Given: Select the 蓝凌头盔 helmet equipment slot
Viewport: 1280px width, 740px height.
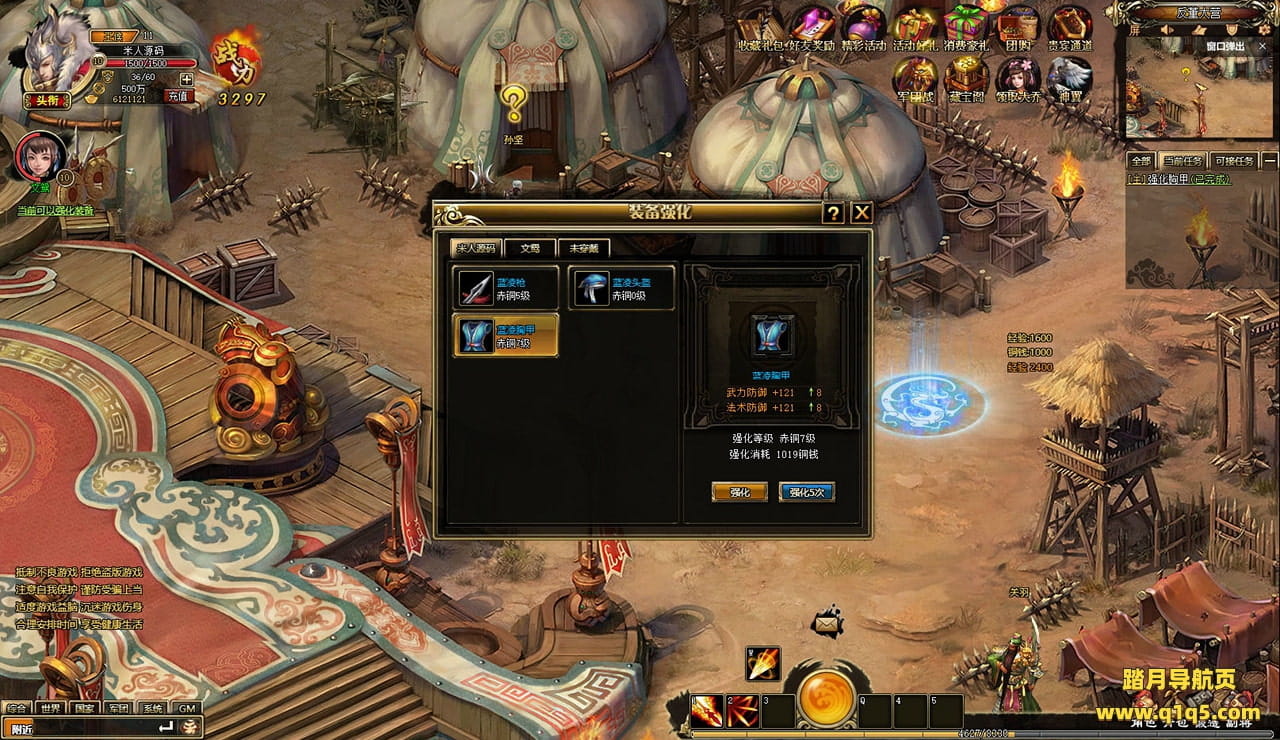Looking at the screenshot, I should tap(622, 288).
